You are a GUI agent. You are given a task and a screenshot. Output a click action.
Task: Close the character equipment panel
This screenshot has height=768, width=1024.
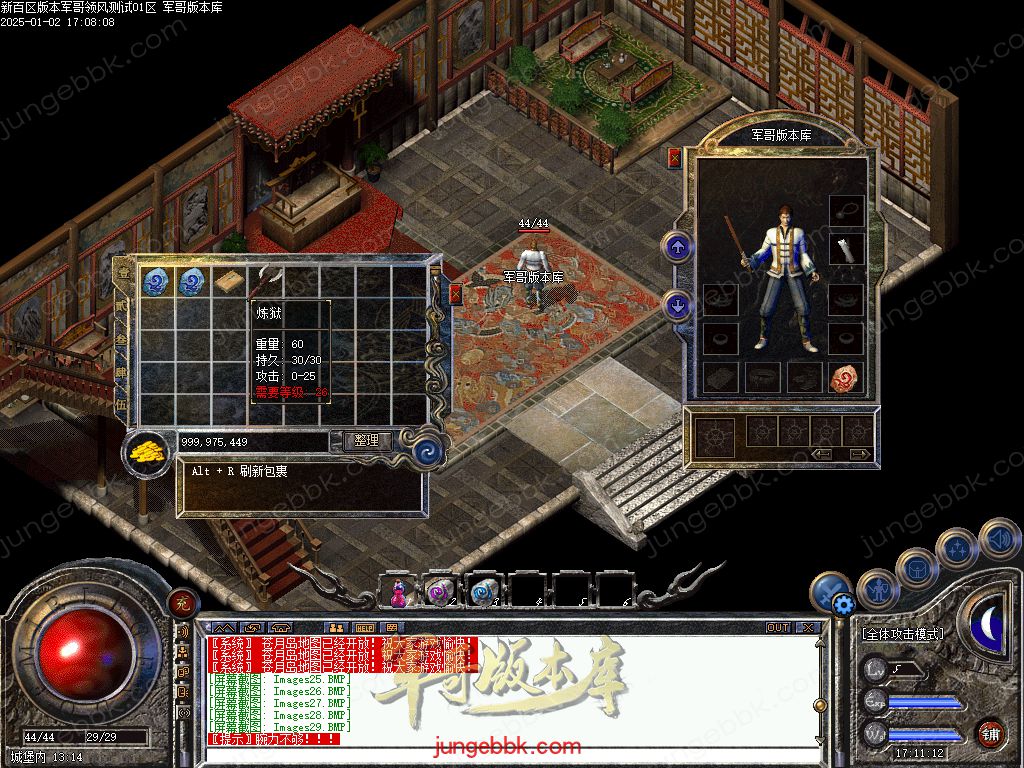(x=674, y=157)
